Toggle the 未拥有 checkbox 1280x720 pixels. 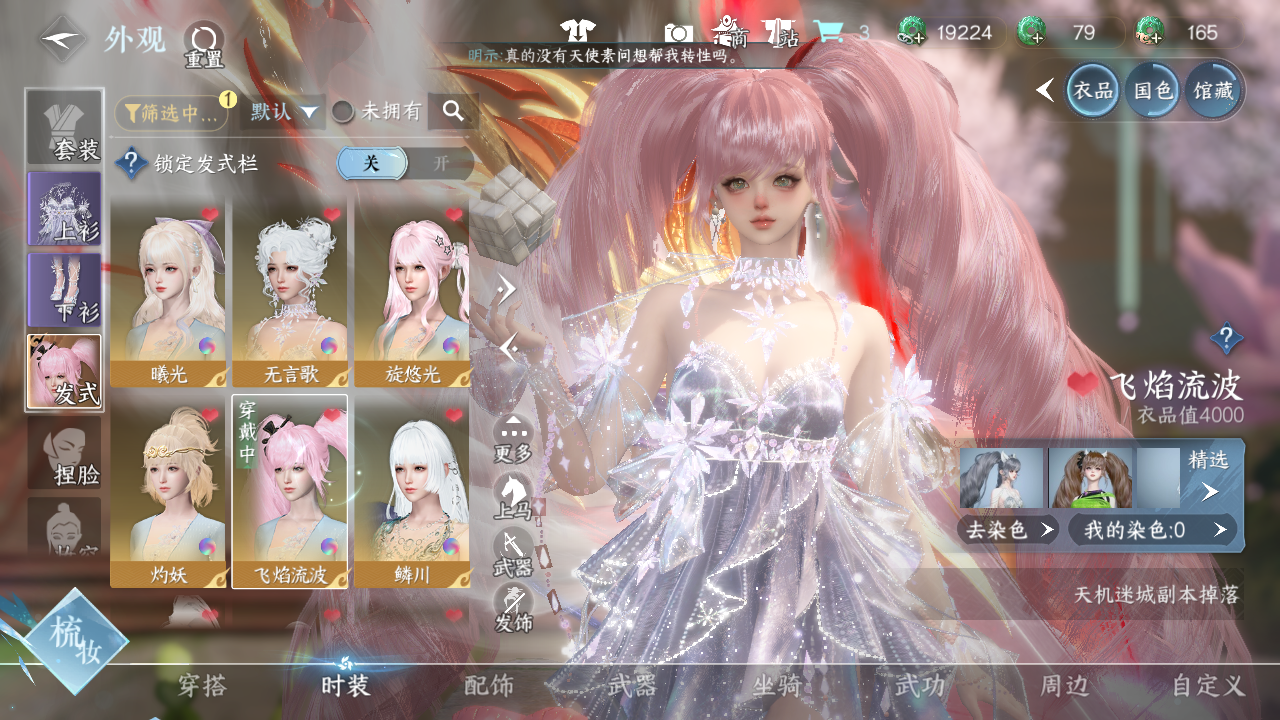[343, 112]
